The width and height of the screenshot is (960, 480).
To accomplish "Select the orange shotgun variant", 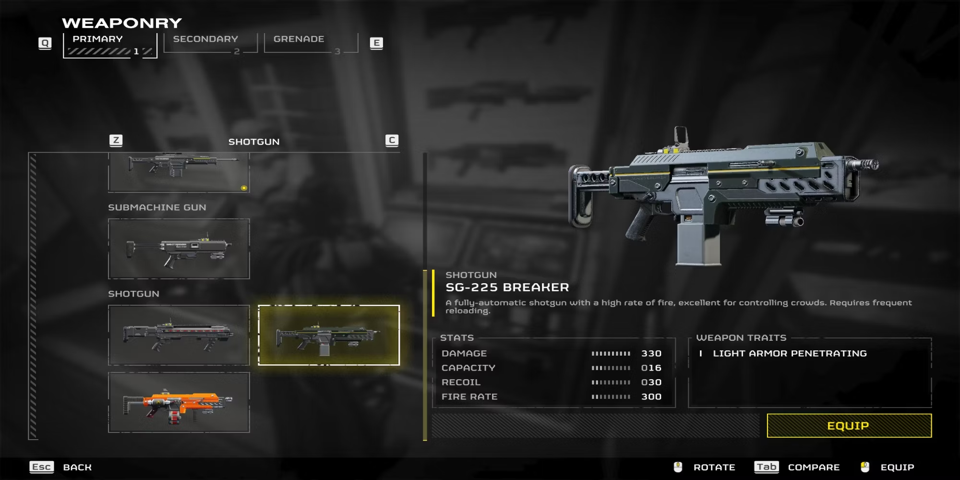I will point(179,402).
